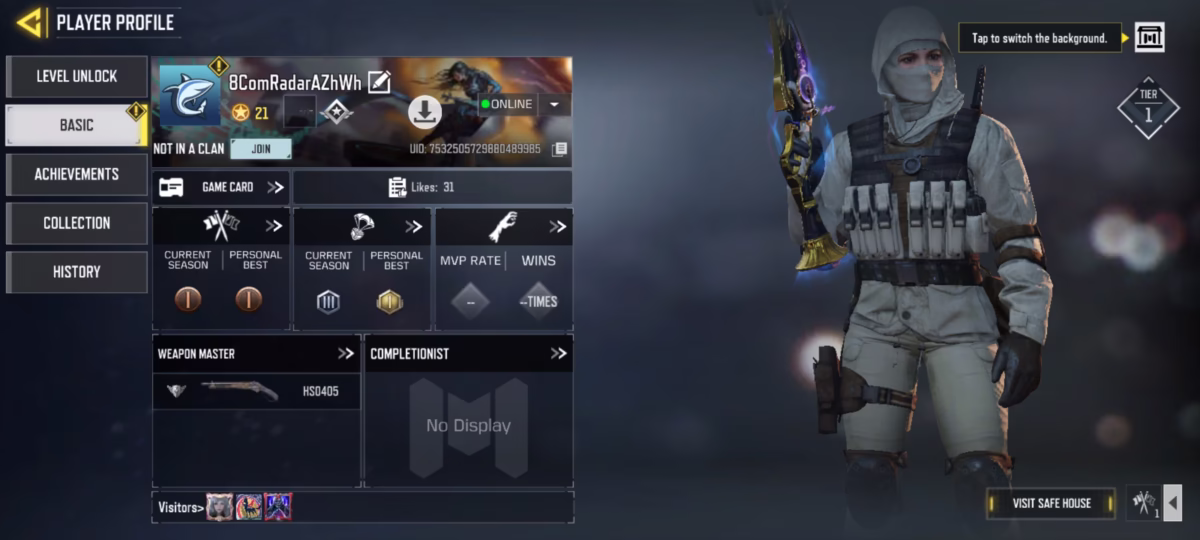Show the History tab
Viewport: 1200px width, 540px height.
[x=77, y=272]
